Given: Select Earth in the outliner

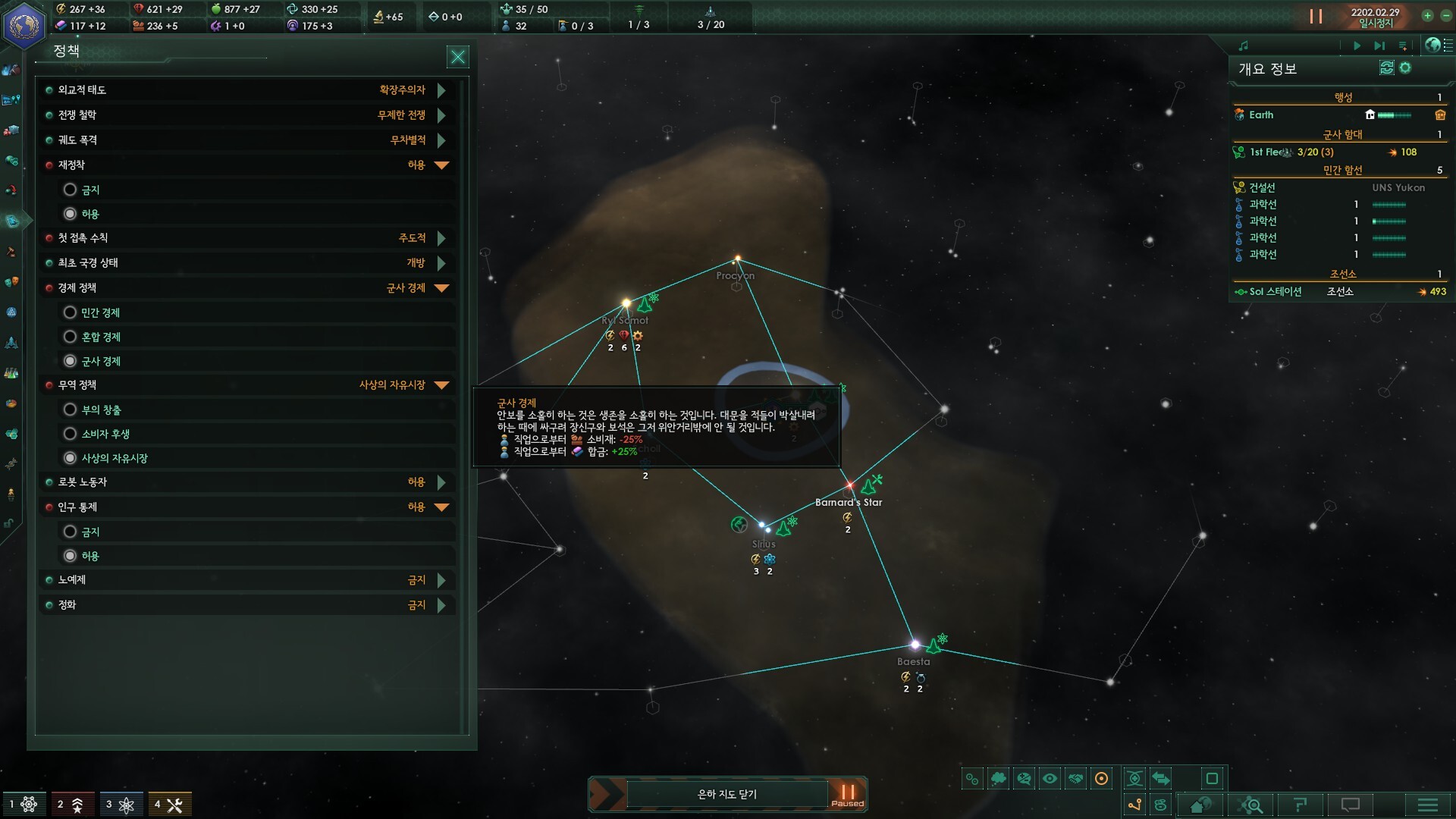Looking at the screenshot, I should click(x=1261, y=115).
